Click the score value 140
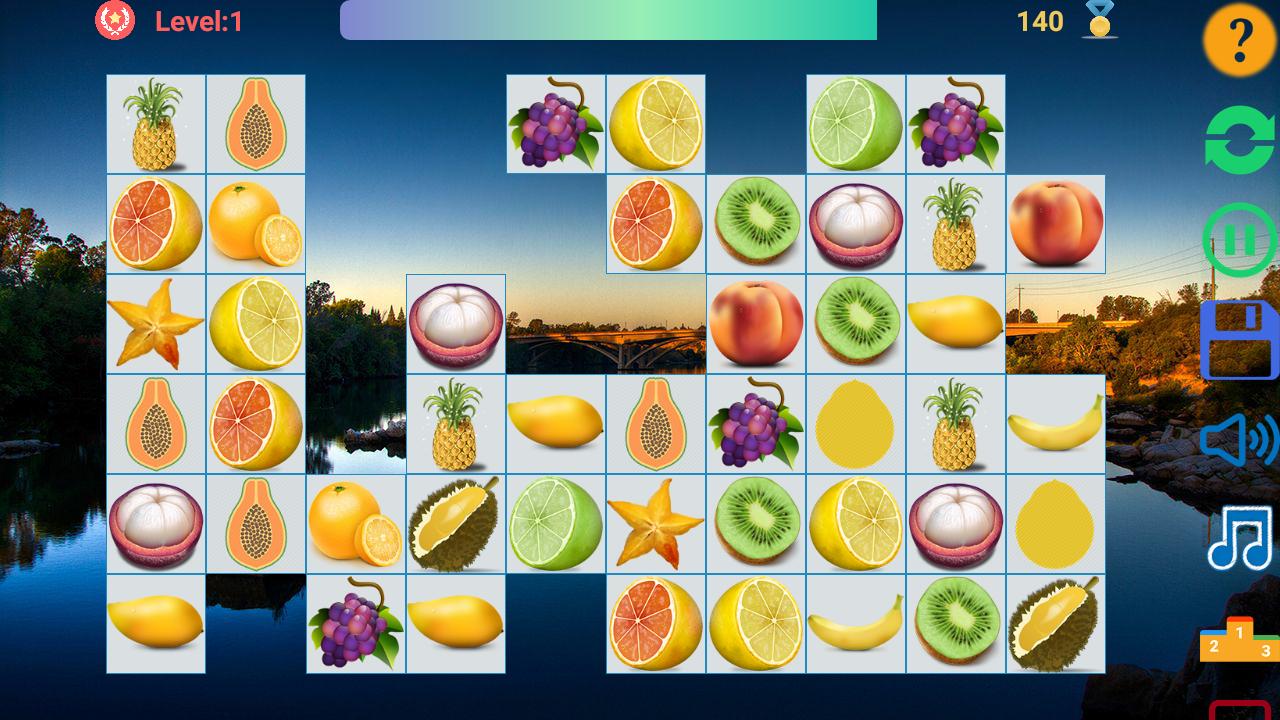The width and height of the screenshot is (1280, 720). tap(1040, 19)
